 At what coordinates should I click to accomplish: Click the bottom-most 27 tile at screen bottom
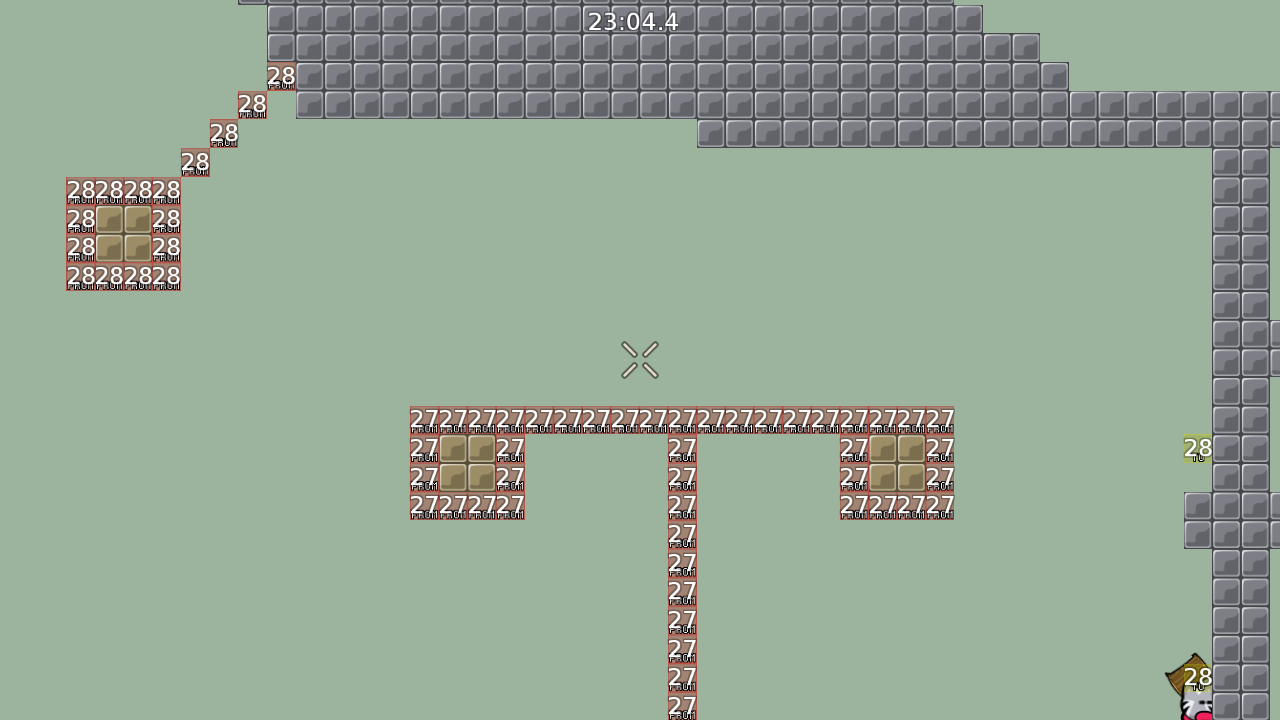click(x=681, y=712)
